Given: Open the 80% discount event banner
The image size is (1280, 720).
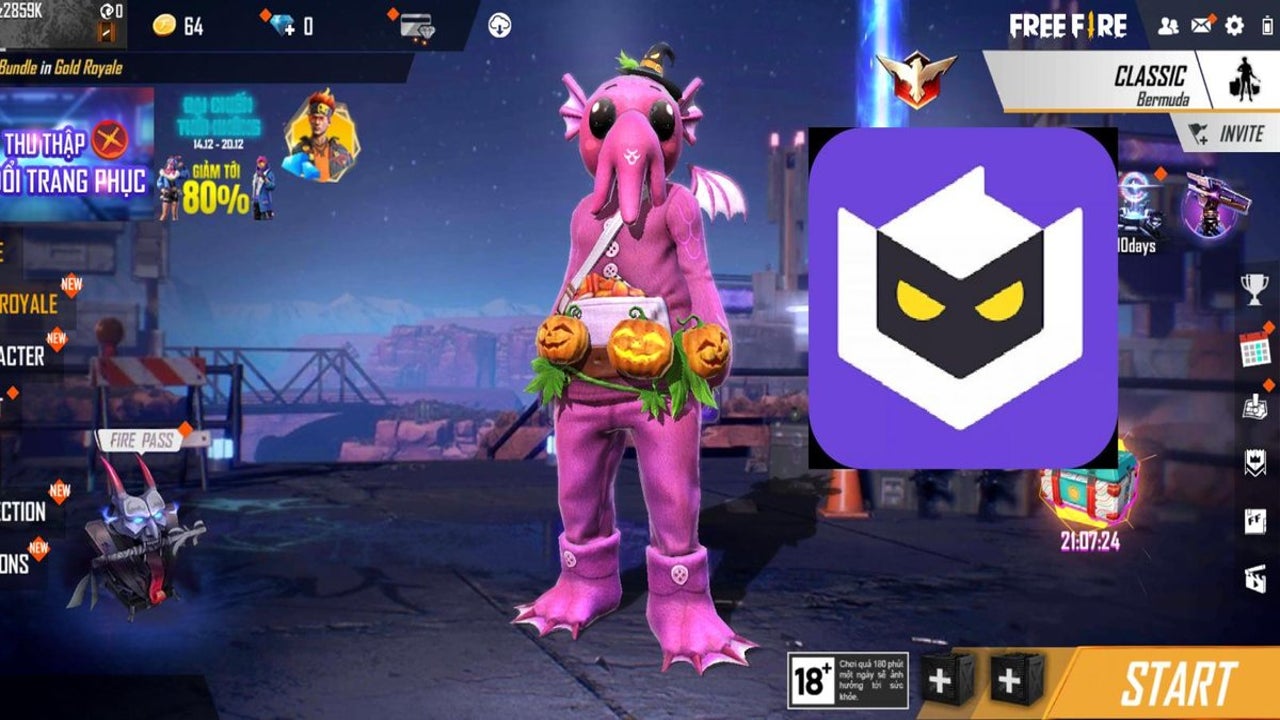Looking at the screenshot, I should 214,158.
